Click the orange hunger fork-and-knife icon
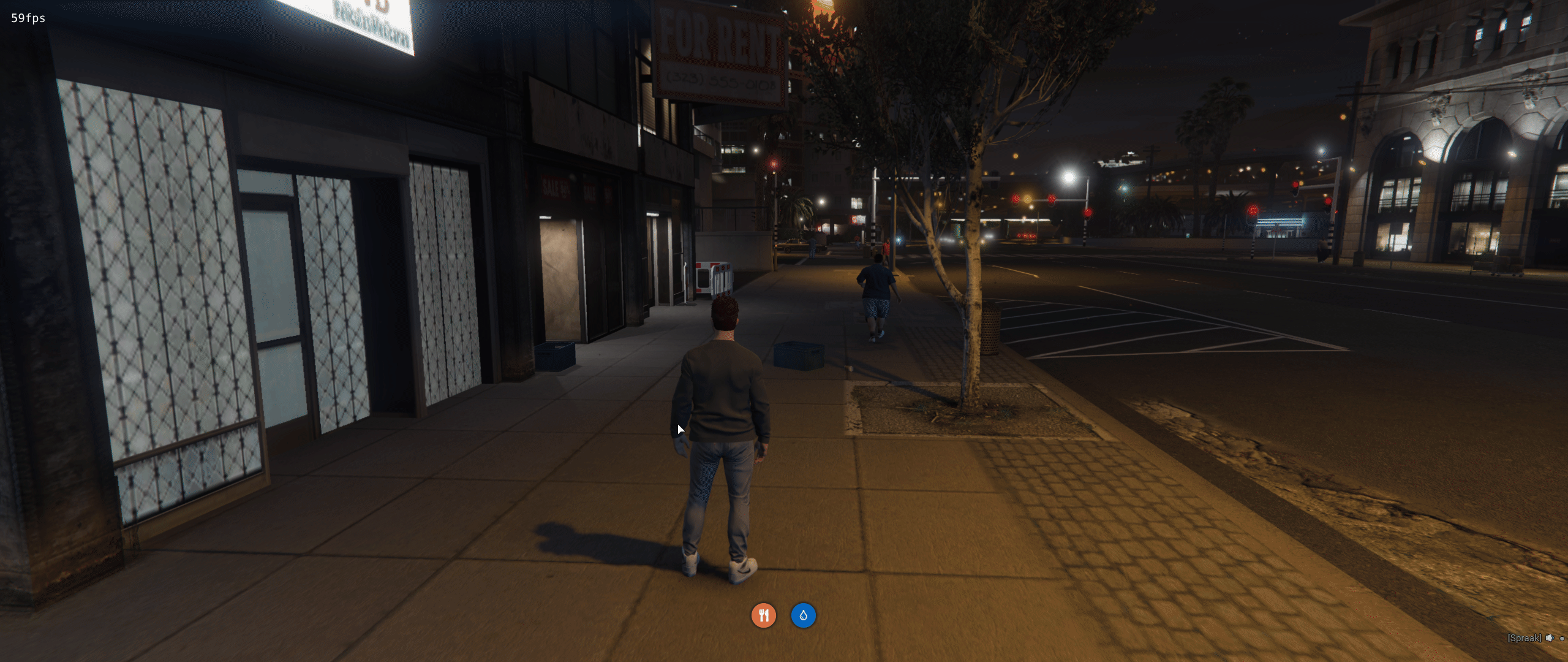Image resolution: width=1568 pixels, height=662 pixels. click(764, 615)
